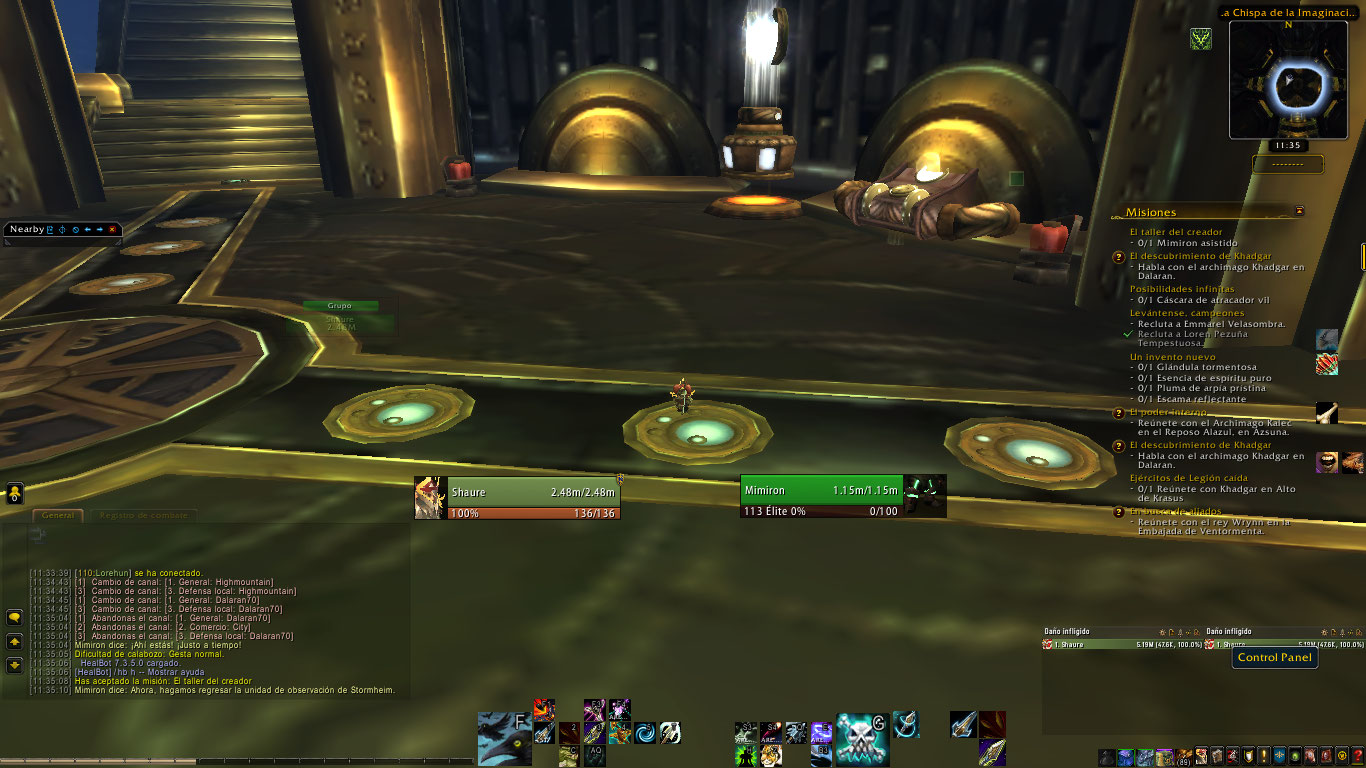Switch to the General chat tab
Screen dimensions: 1366x768
tap(59, 515)
